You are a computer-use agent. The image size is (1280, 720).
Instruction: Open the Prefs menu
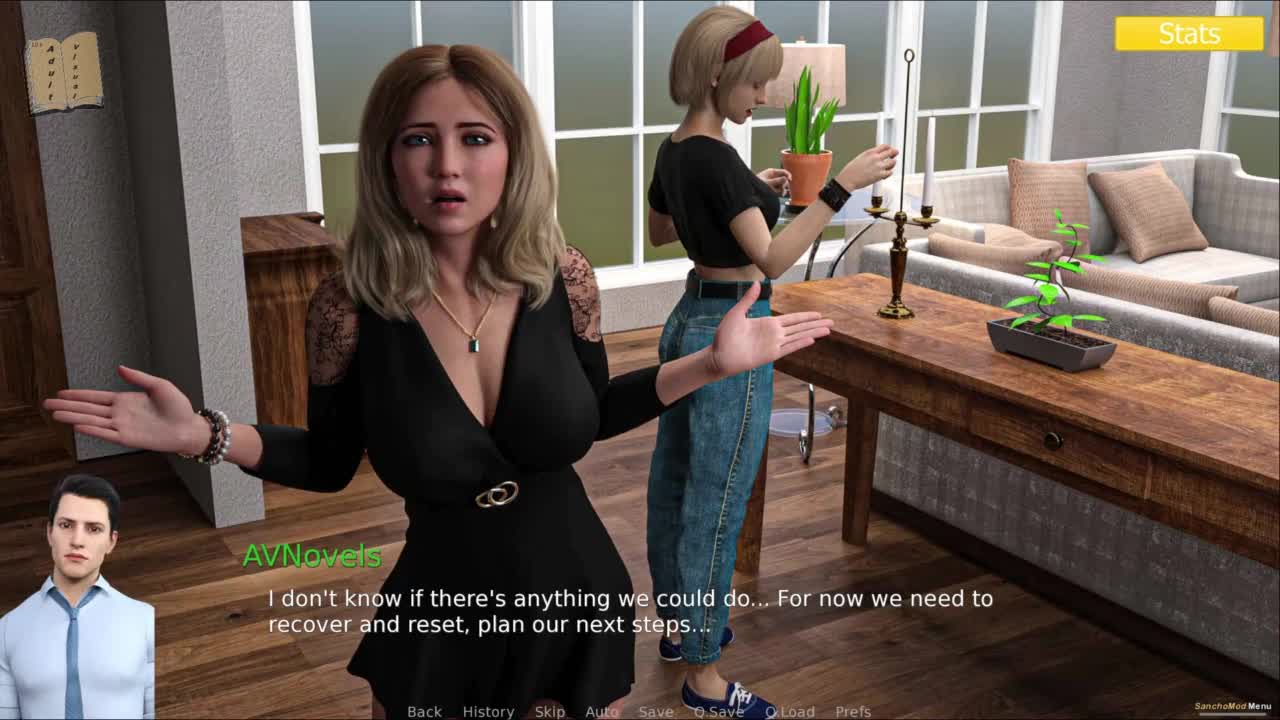[x=853, y=711]
